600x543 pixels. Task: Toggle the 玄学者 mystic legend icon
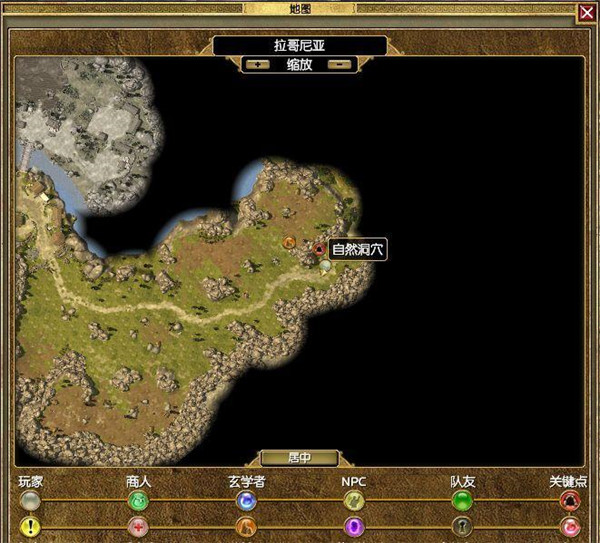point(246,499)
